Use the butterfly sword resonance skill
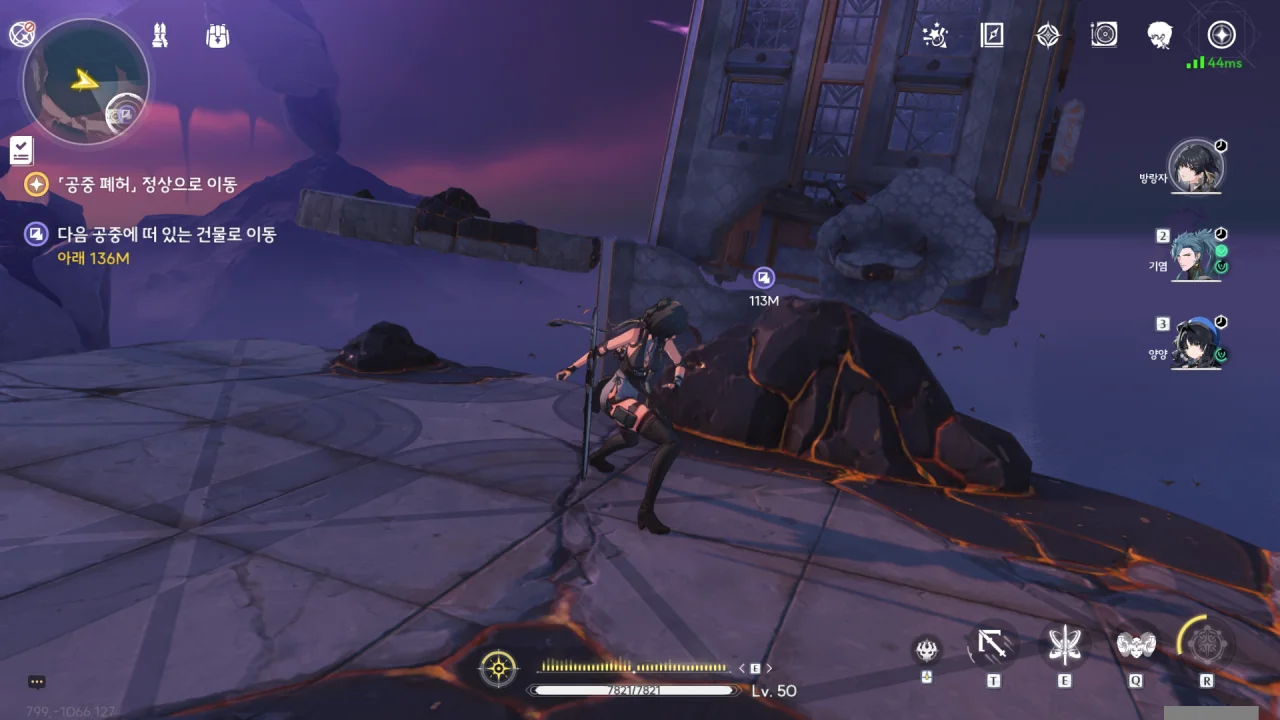The width and height of the screenshot is (1280, 720). [x=1064, y=646]
